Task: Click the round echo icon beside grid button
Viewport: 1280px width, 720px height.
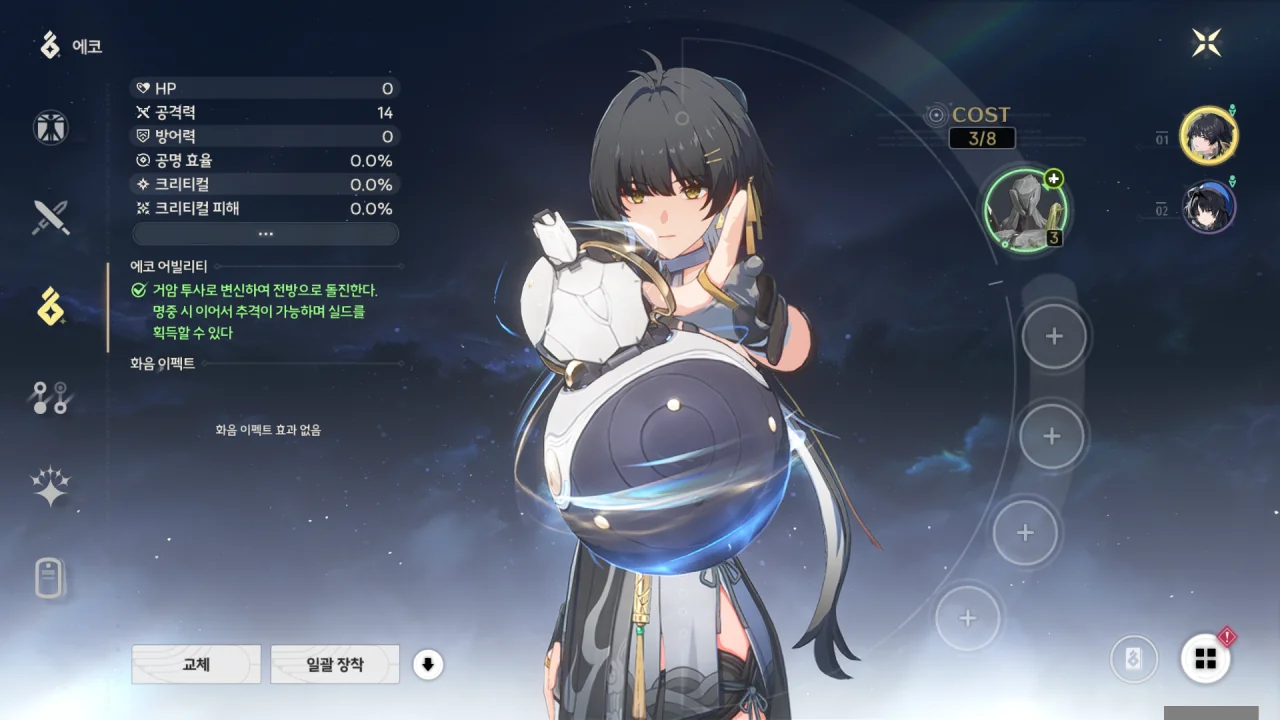Action: tap(1134, 659)
